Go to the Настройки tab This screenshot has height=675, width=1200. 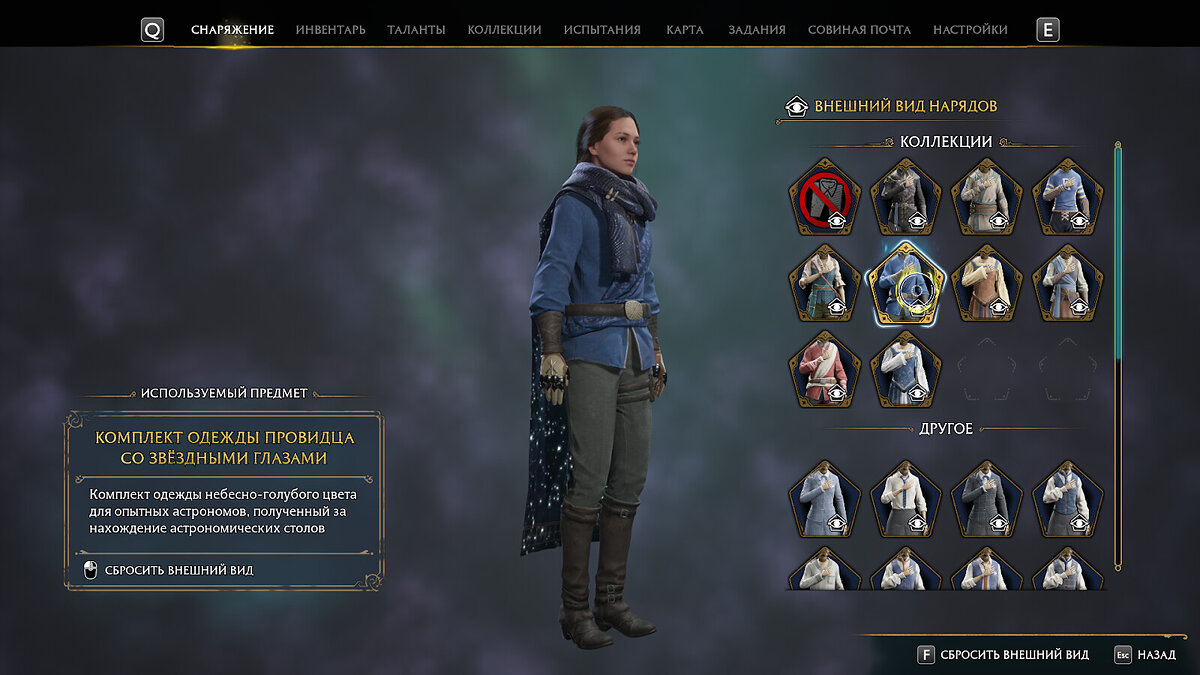pos(970,30)
